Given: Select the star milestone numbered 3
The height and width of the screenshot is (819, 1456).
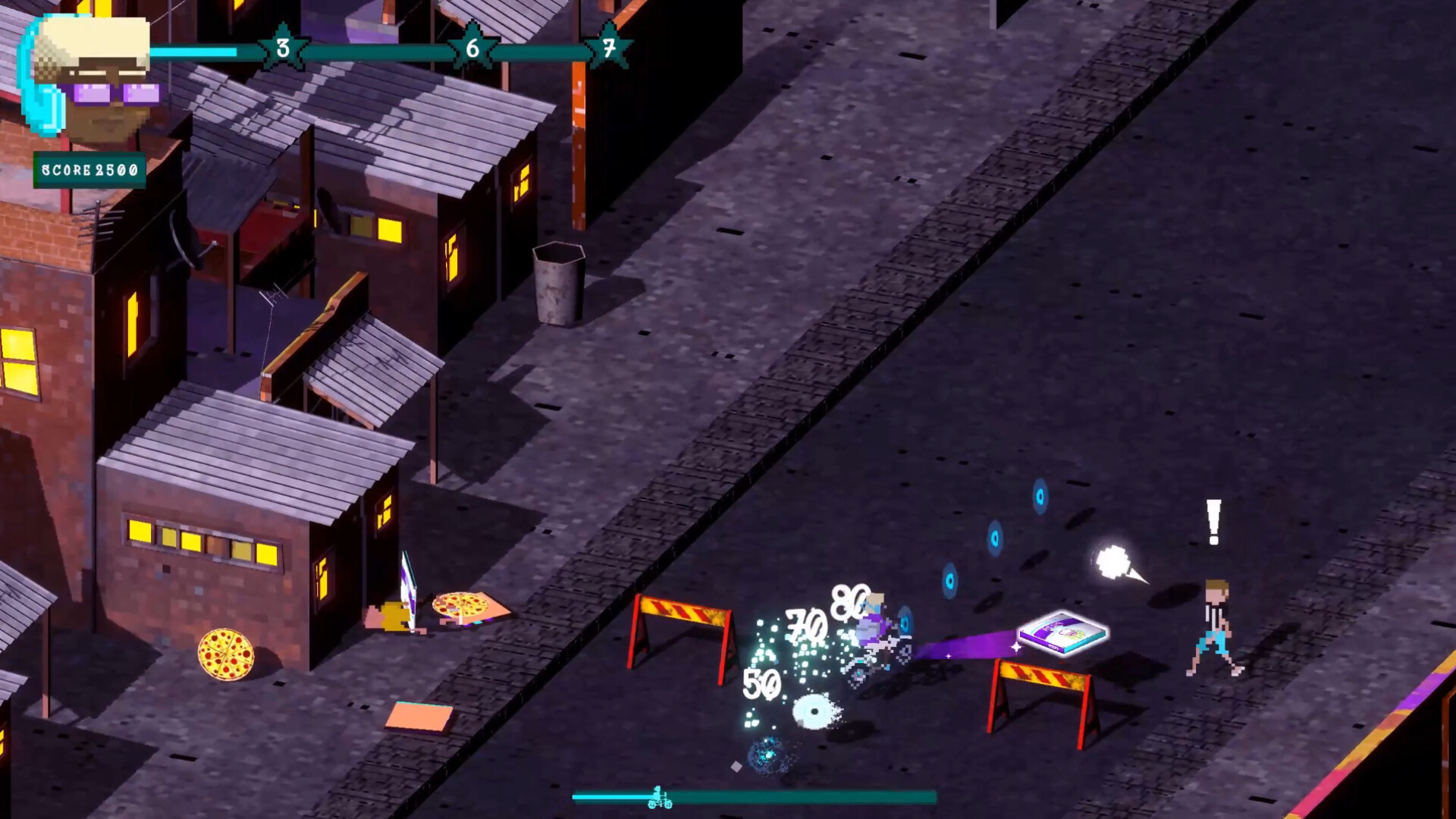Looking at the screenshot, I should [281, 48].
